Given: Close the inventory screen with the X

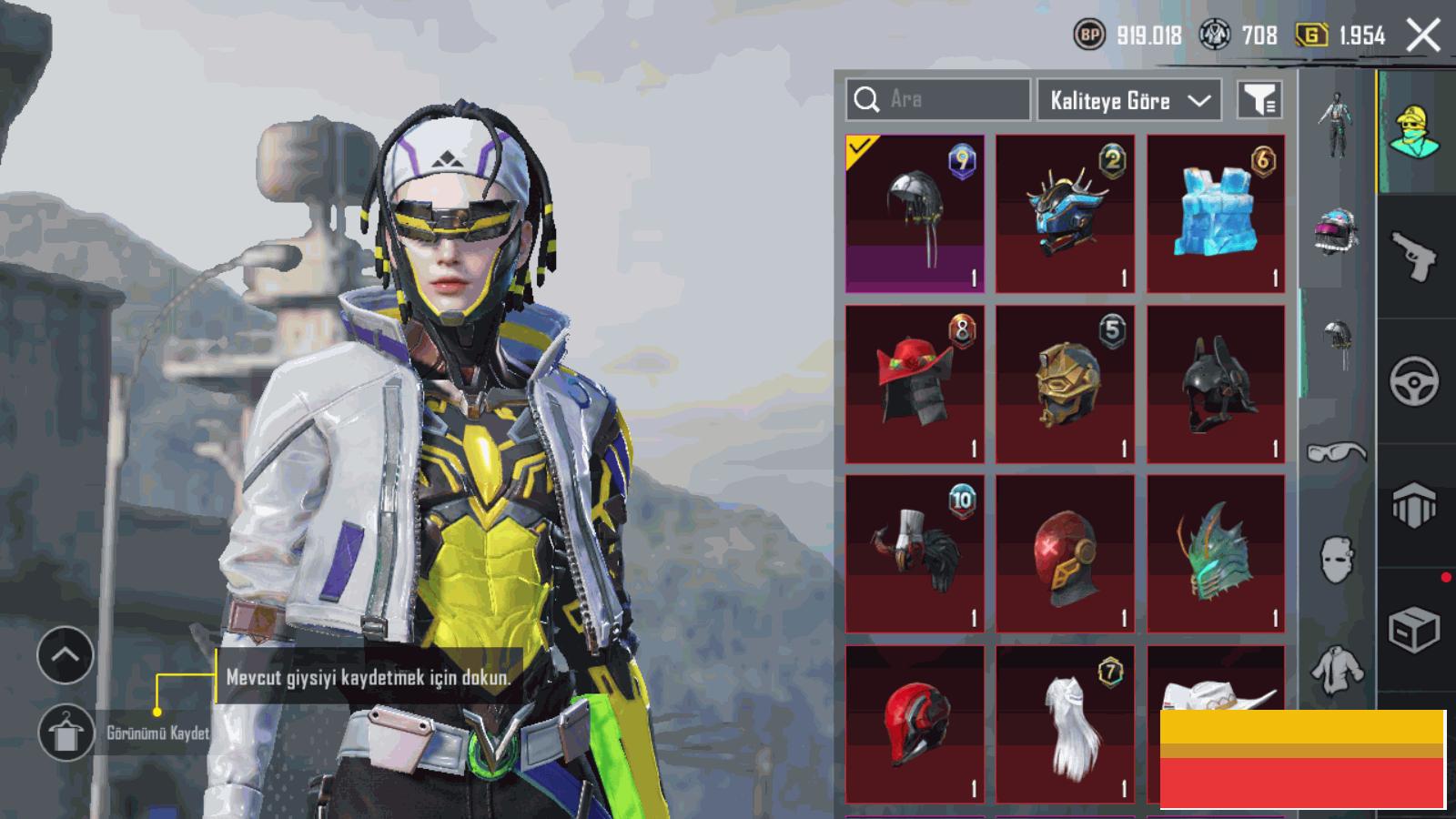Looking at the screenshot, I should [x=1423, y=35].
